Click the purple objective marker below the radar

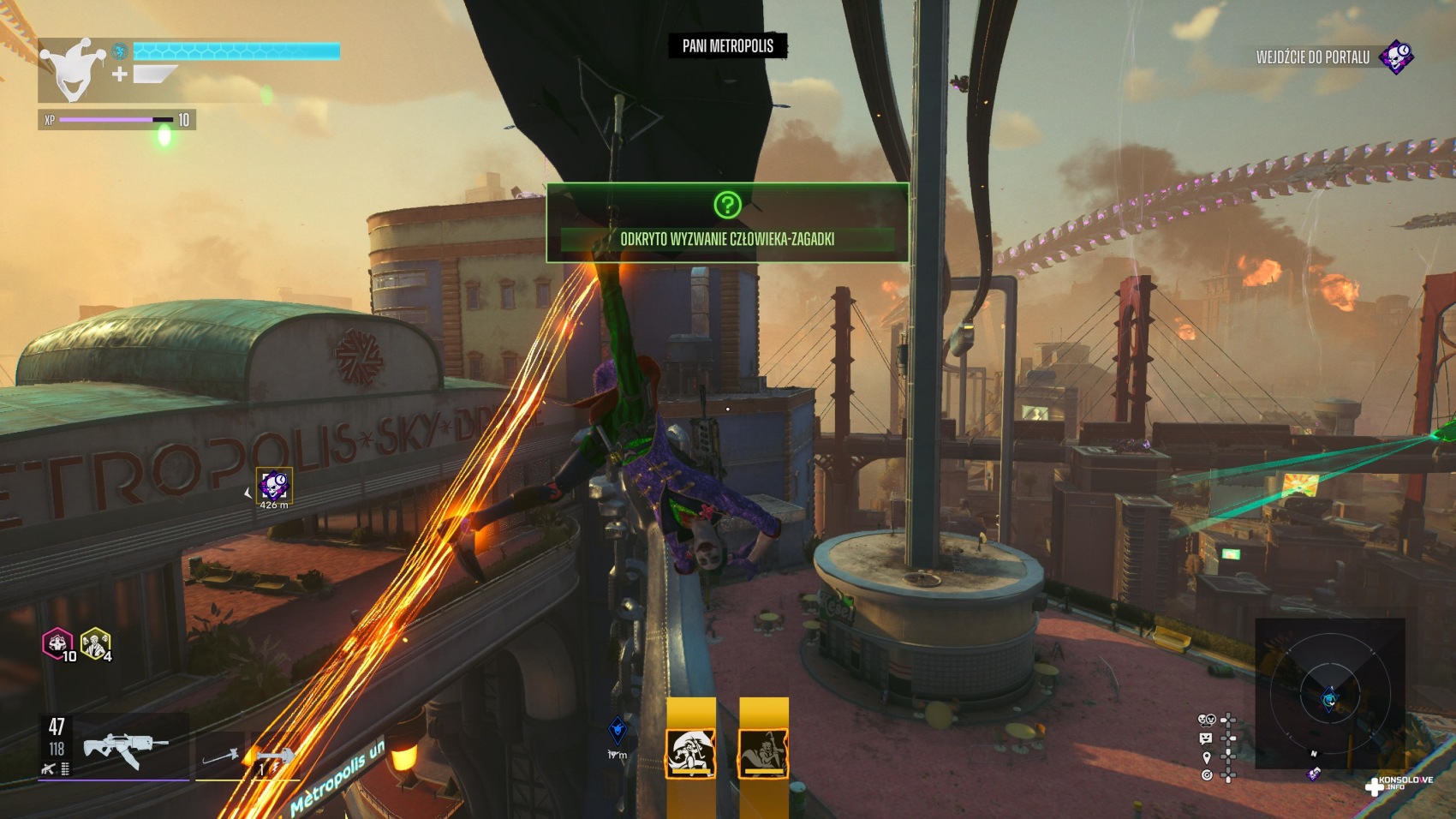click(1314, 774)
